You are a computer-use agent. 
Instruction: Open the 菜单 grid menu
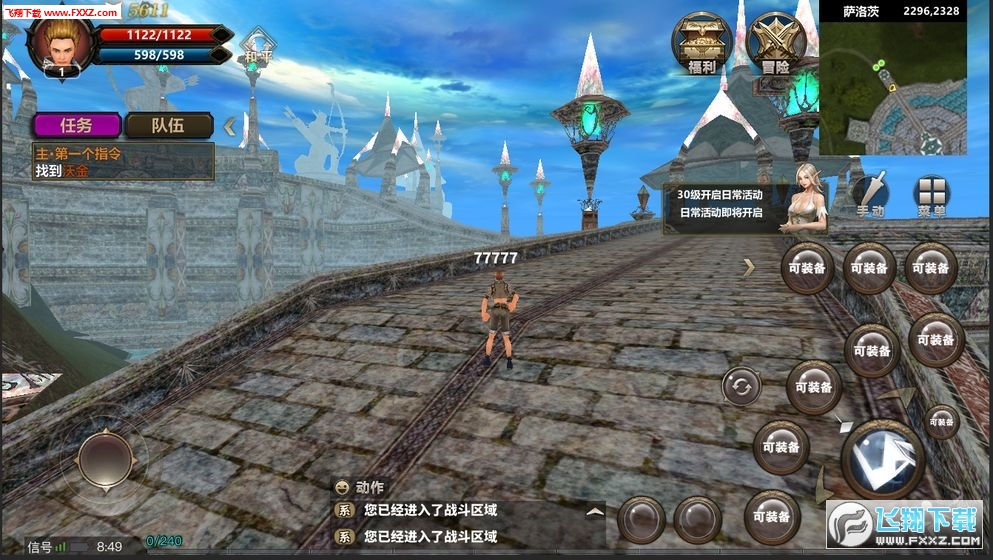pyautogui.click(x=931, y=195)
